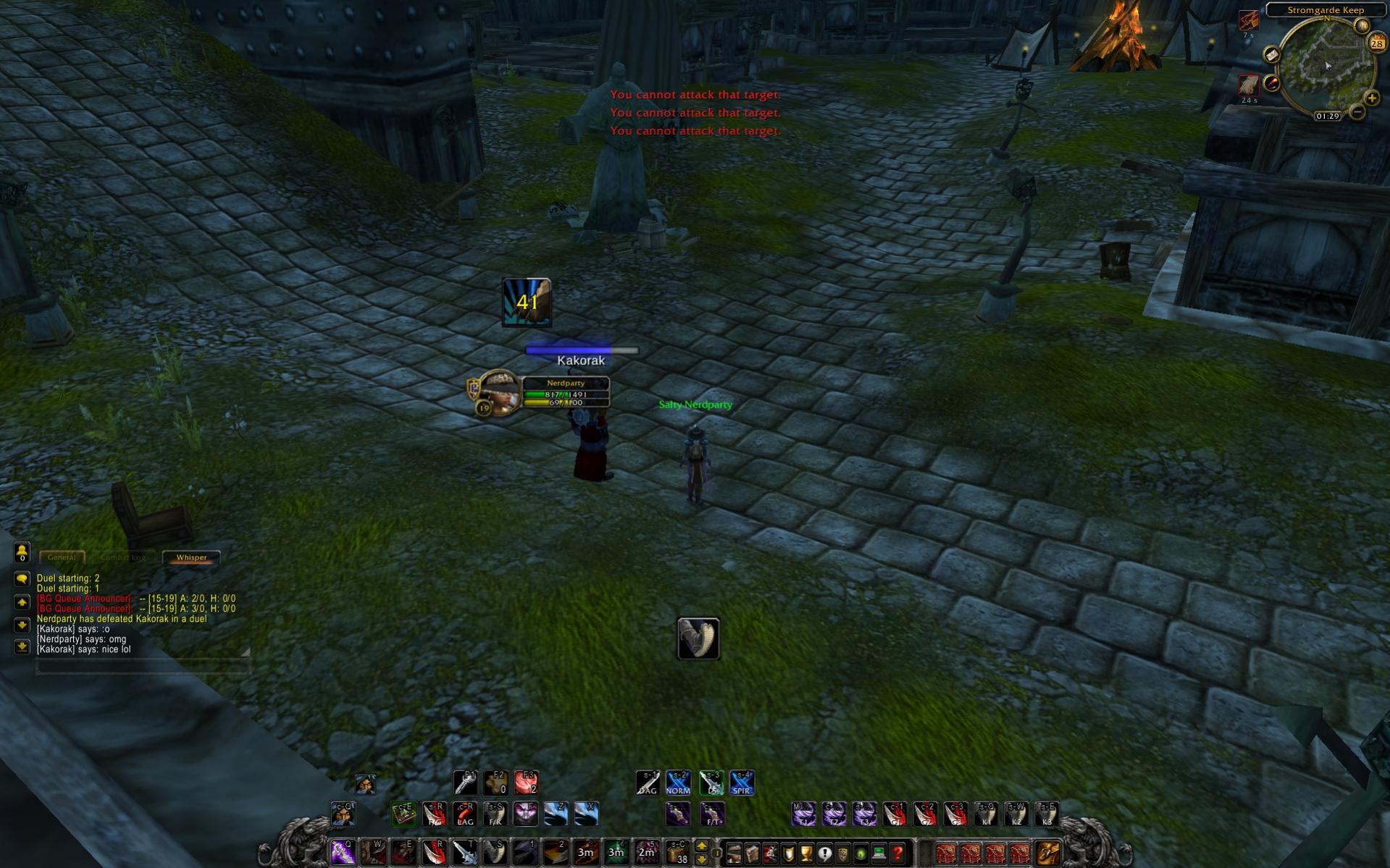Use the blue action slot labeled NORM

coord(678,783)
